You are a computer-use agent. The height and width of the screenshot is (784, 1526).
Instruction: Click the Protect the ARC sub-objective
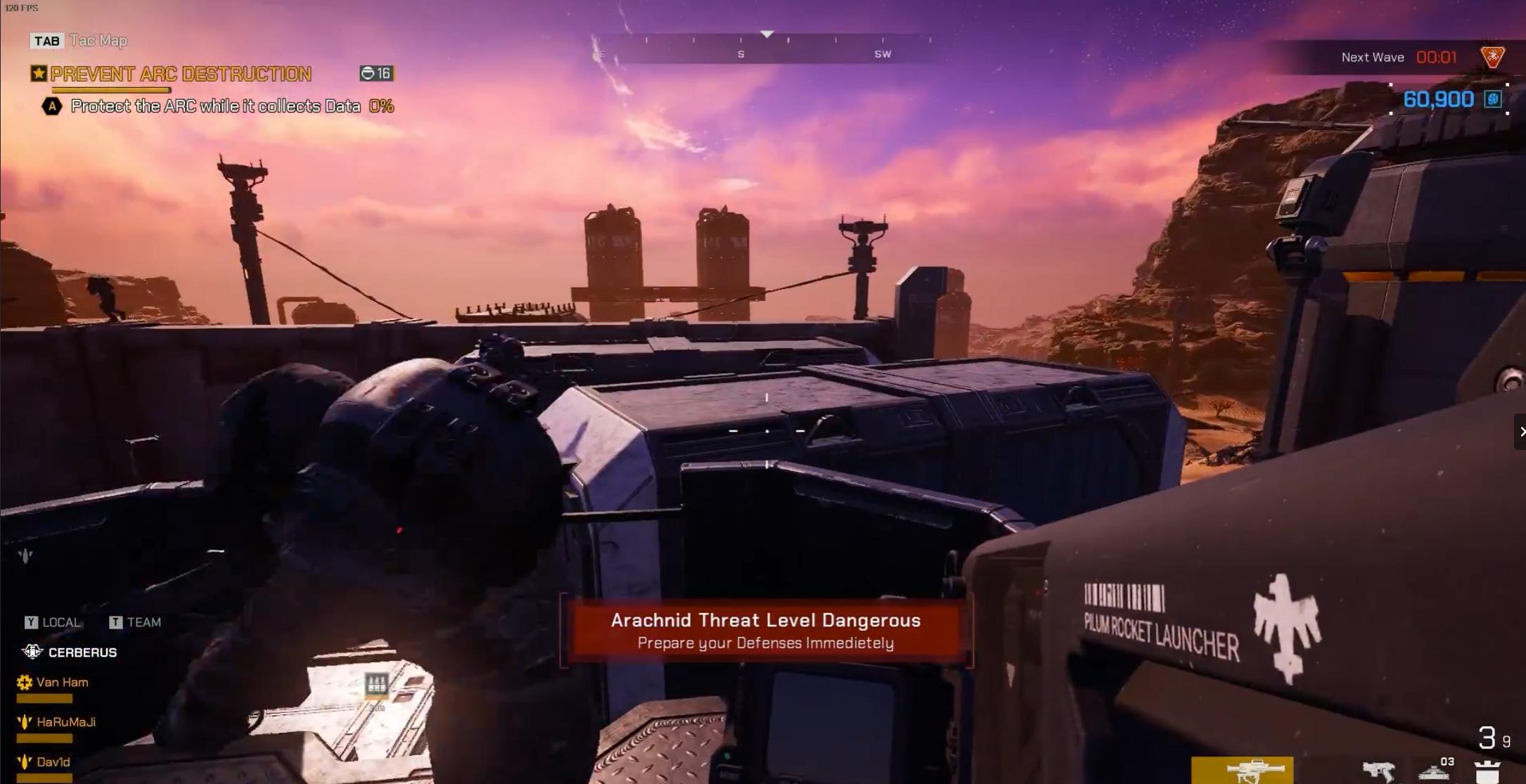pyautogui.click(x=215, y=106)
